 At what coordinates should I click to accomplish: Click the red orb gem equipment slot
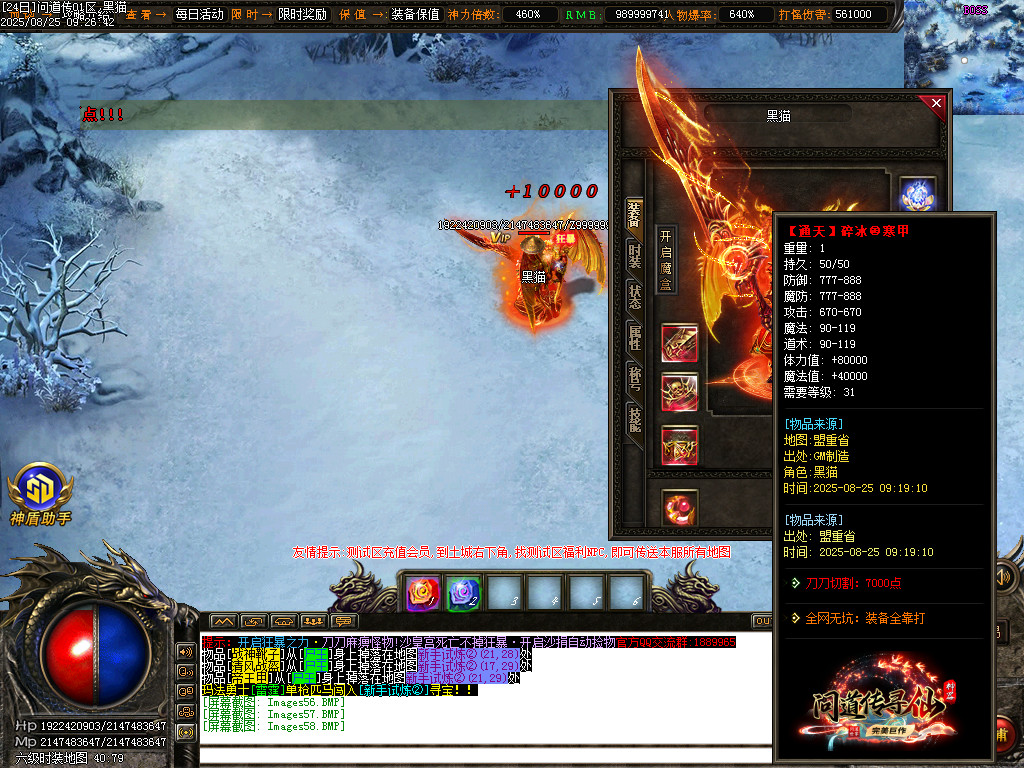click(x=680, y=507)
